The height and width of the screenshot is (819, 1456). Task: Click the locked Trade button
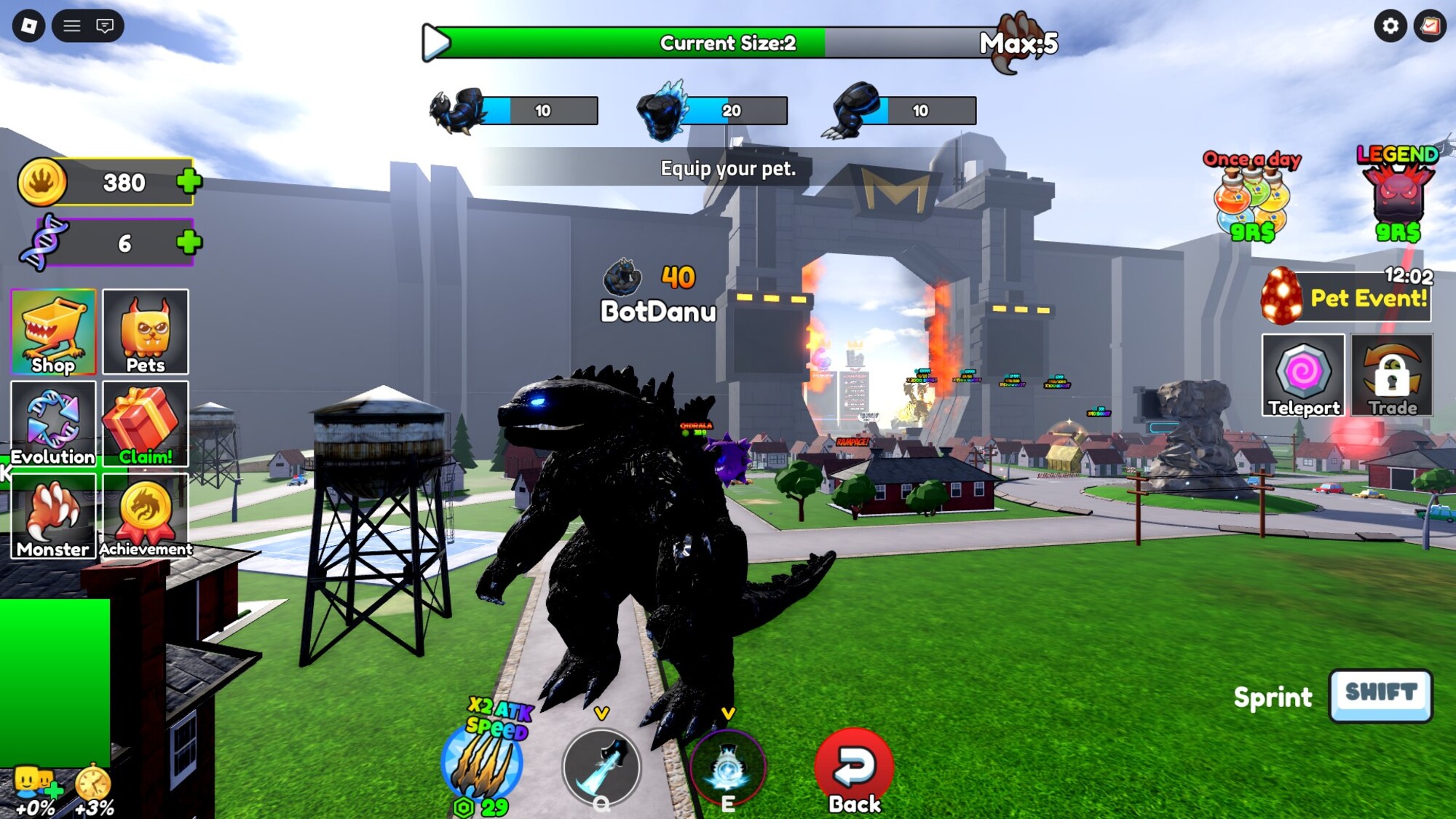pos(1392,375)
